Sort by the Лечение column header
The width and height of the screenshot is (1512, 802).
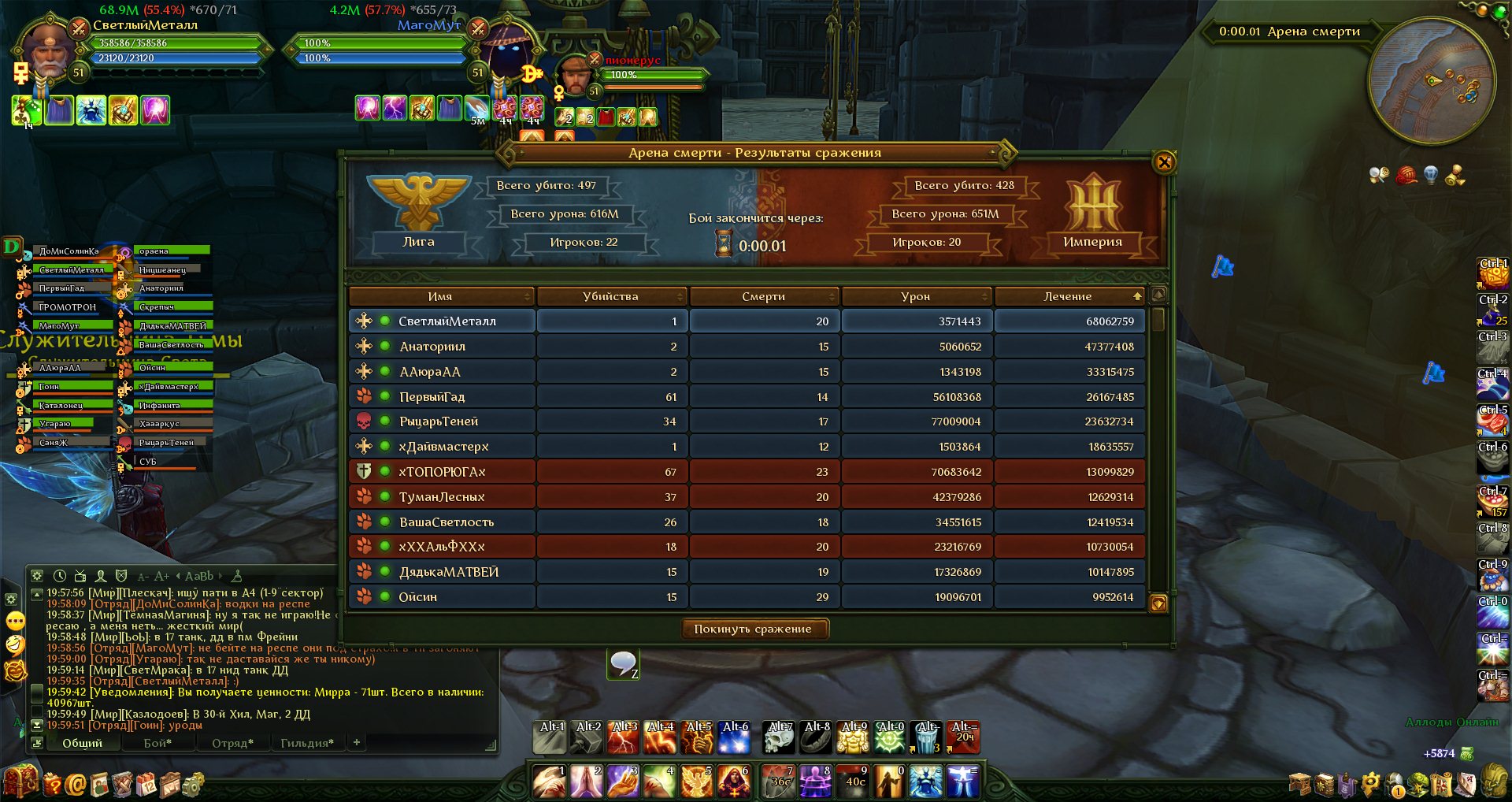(x=1068, y=296)
